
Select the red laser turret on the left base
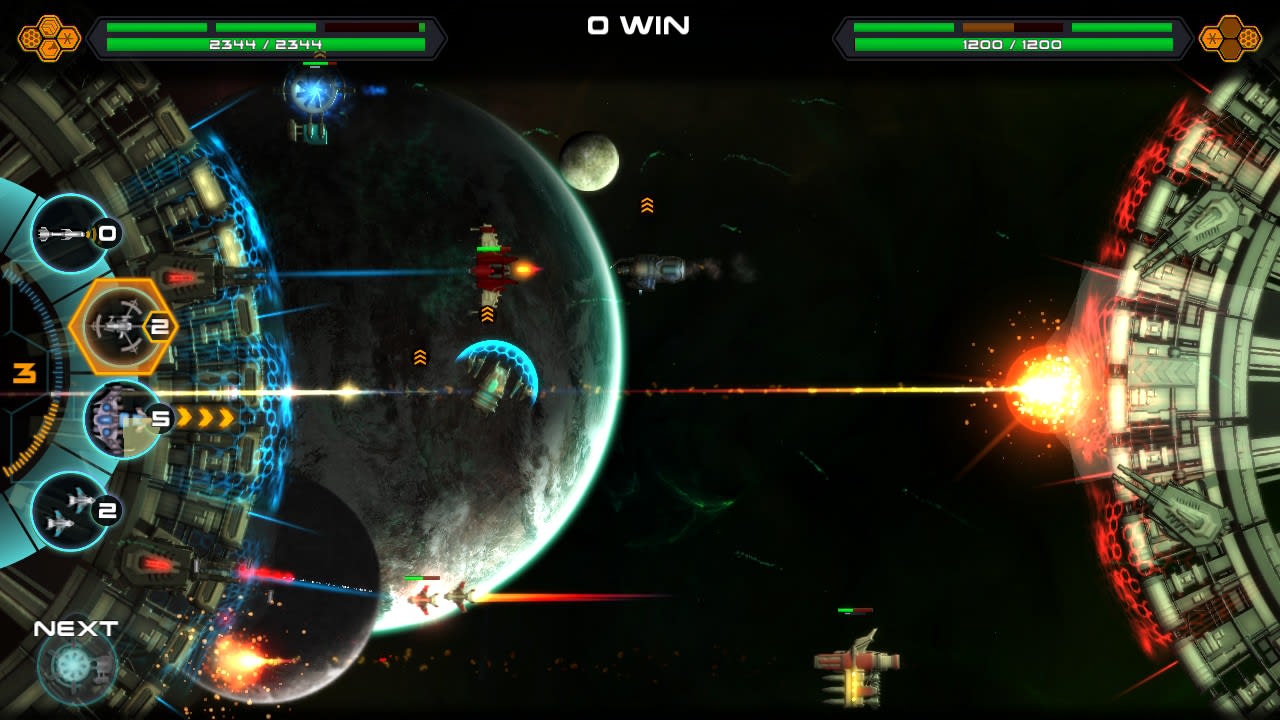(178, 278)
